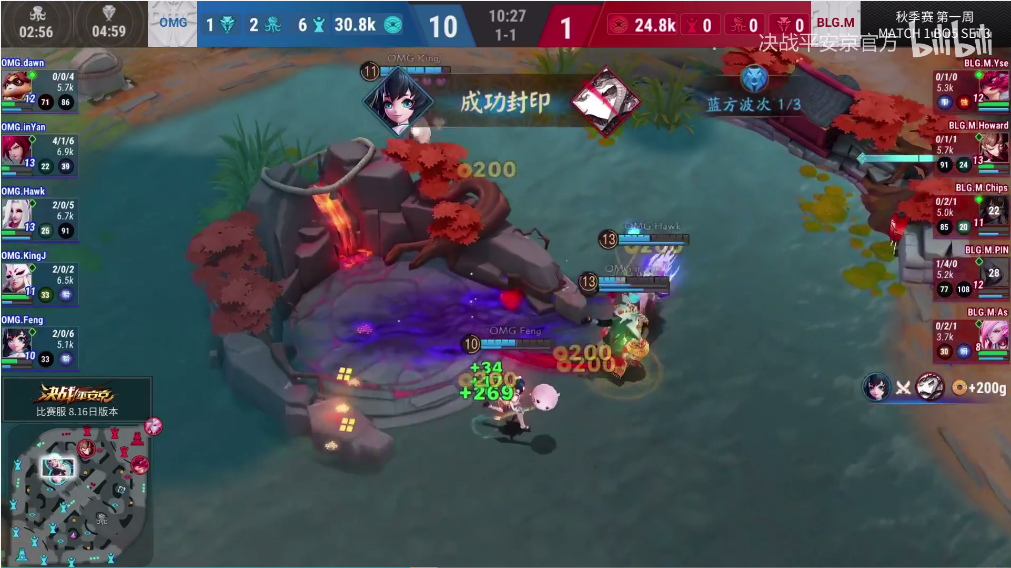
Task: Select OMG.Feng's player portrait
Action: tap(16, 342)
